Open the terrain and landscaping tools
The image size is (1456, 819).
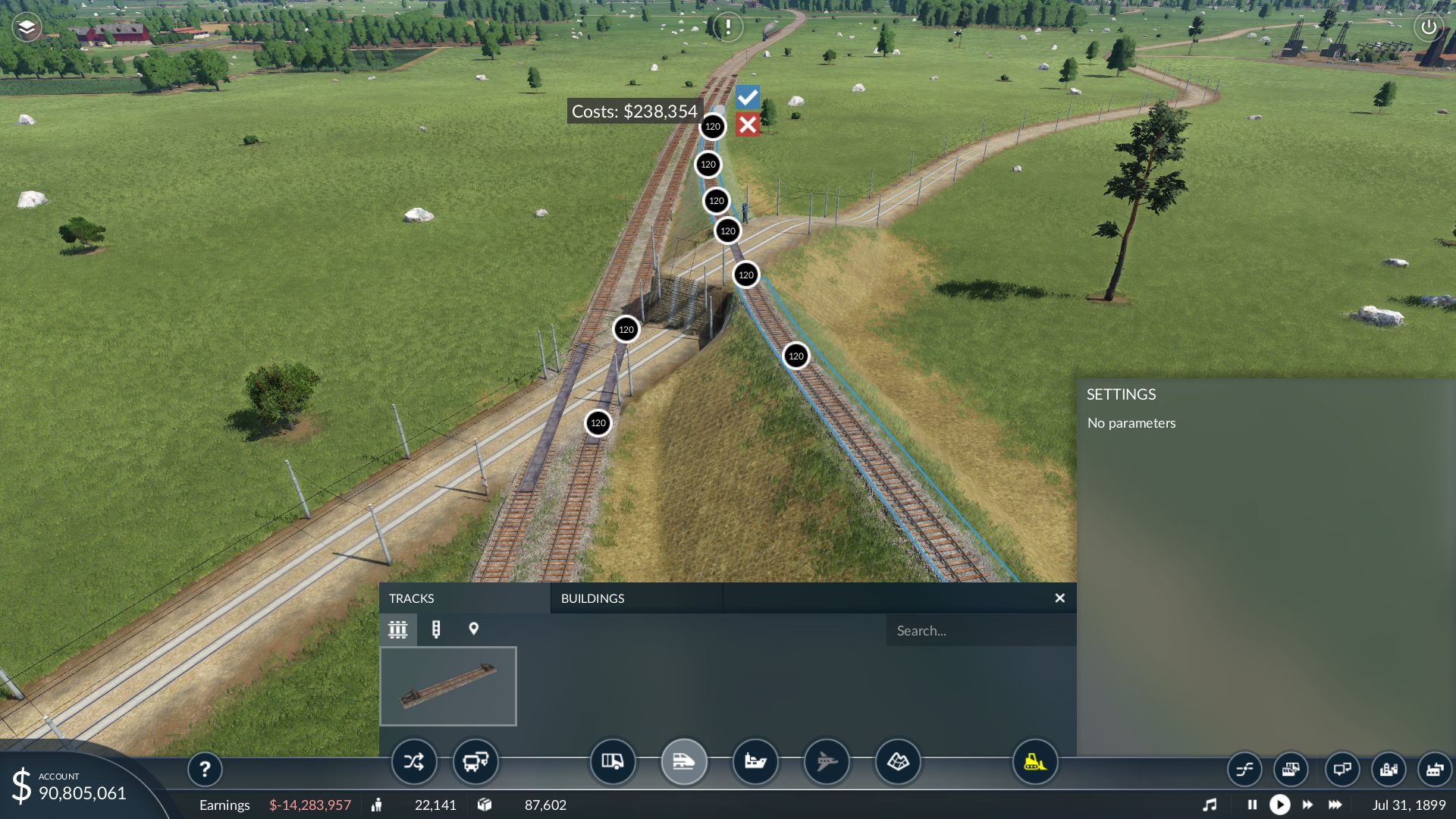[898, 761]
